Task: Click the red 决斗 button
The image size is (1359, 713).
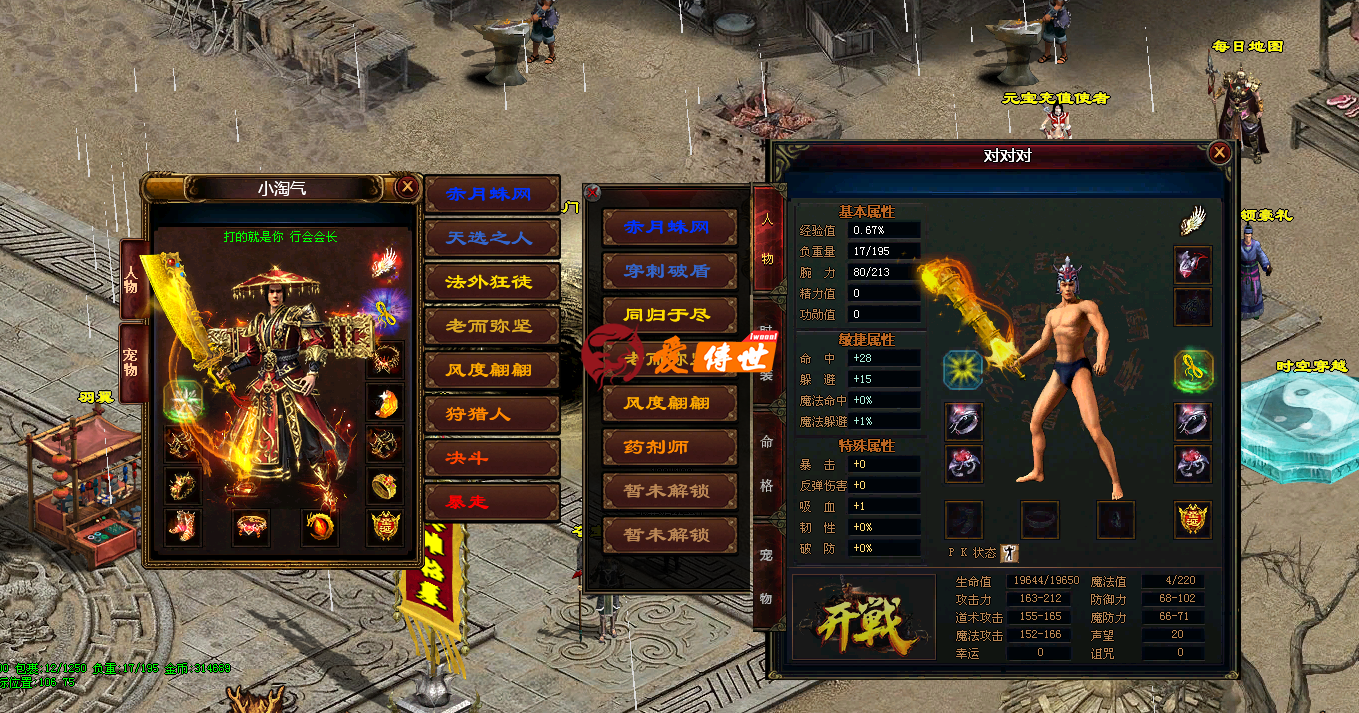Action: point(491,457)
